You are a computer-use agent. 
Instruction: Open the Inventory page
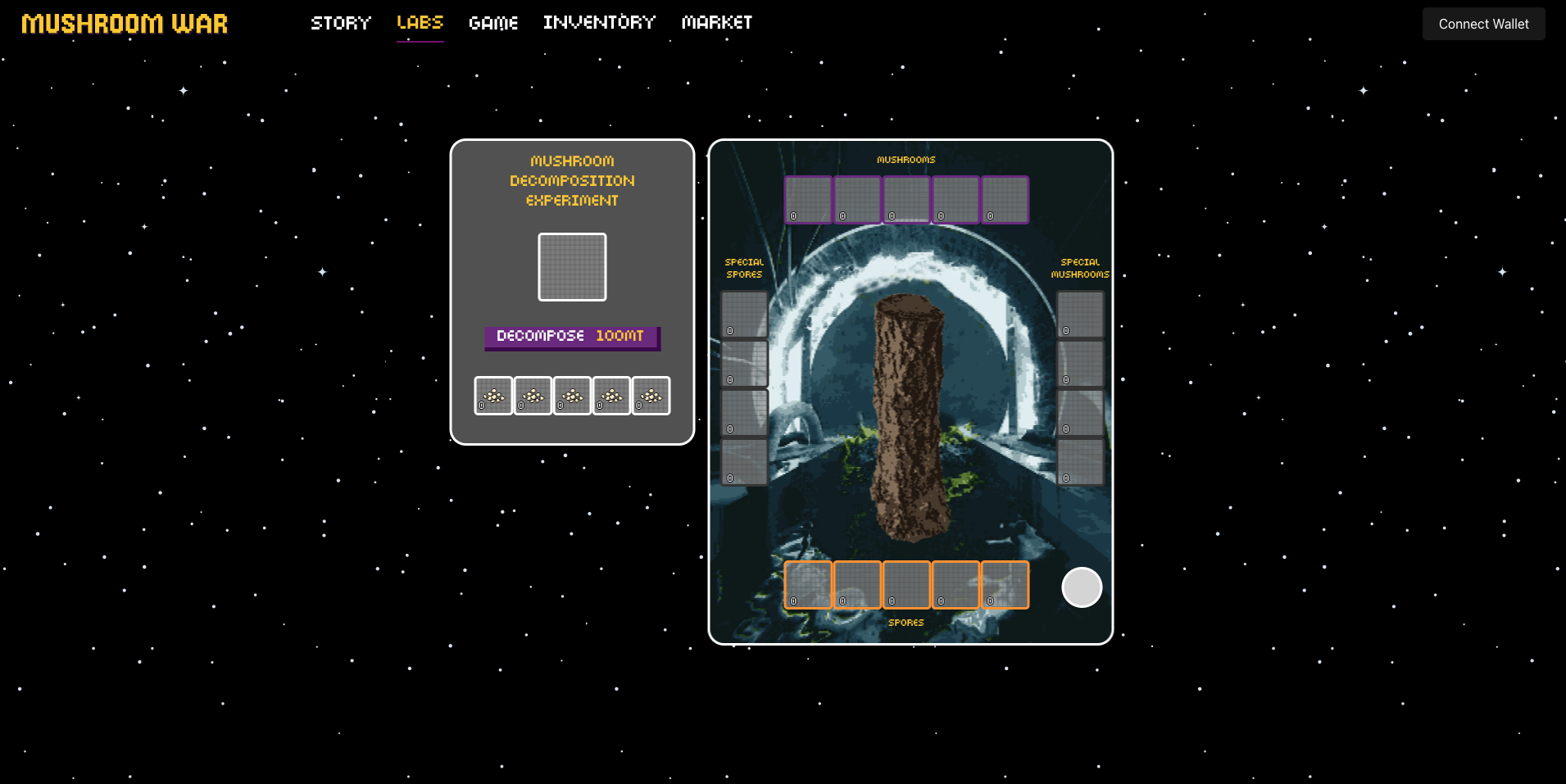tap(599, 23)
